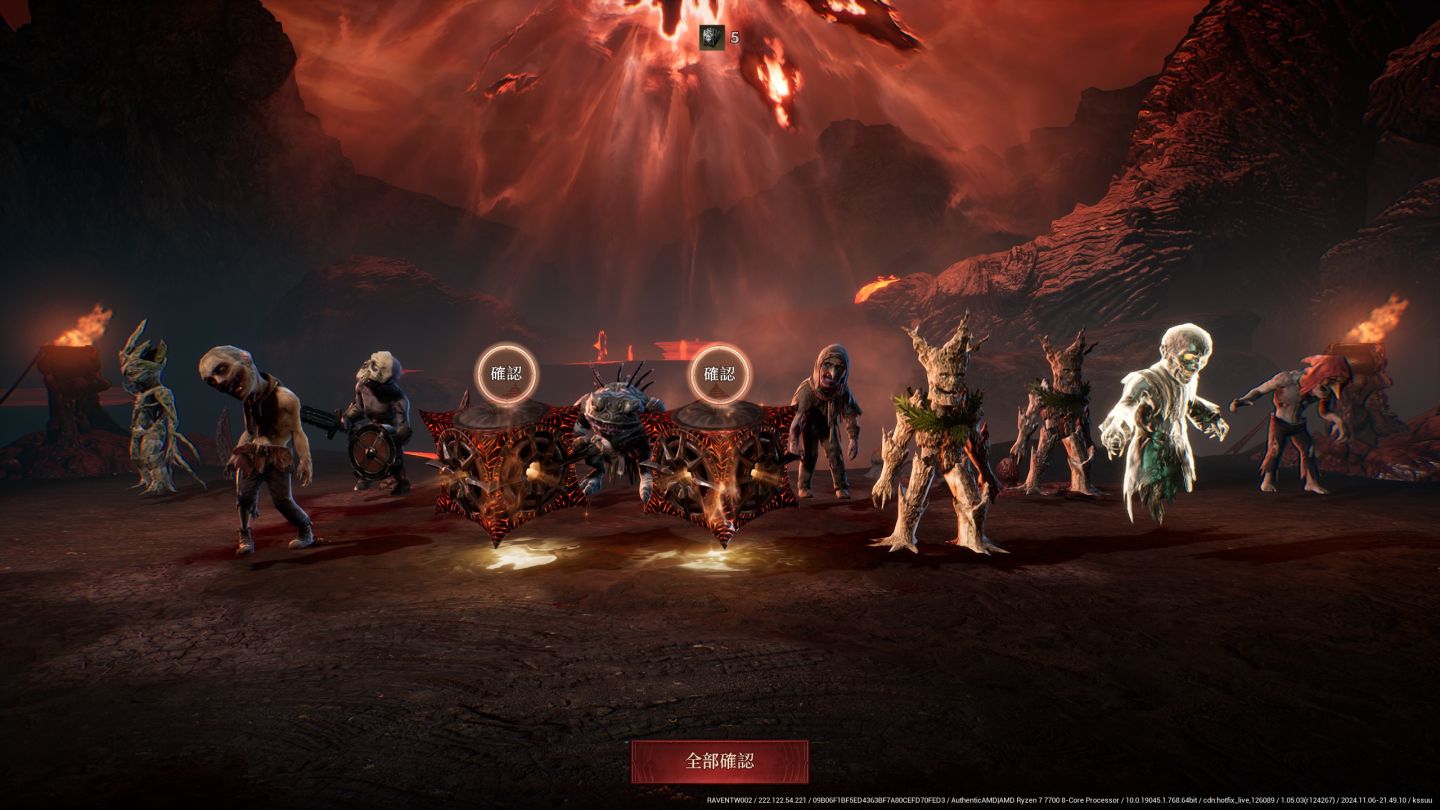Click 確認 above chest near skull shield-bearer
1440x810 pixels.
505,374
